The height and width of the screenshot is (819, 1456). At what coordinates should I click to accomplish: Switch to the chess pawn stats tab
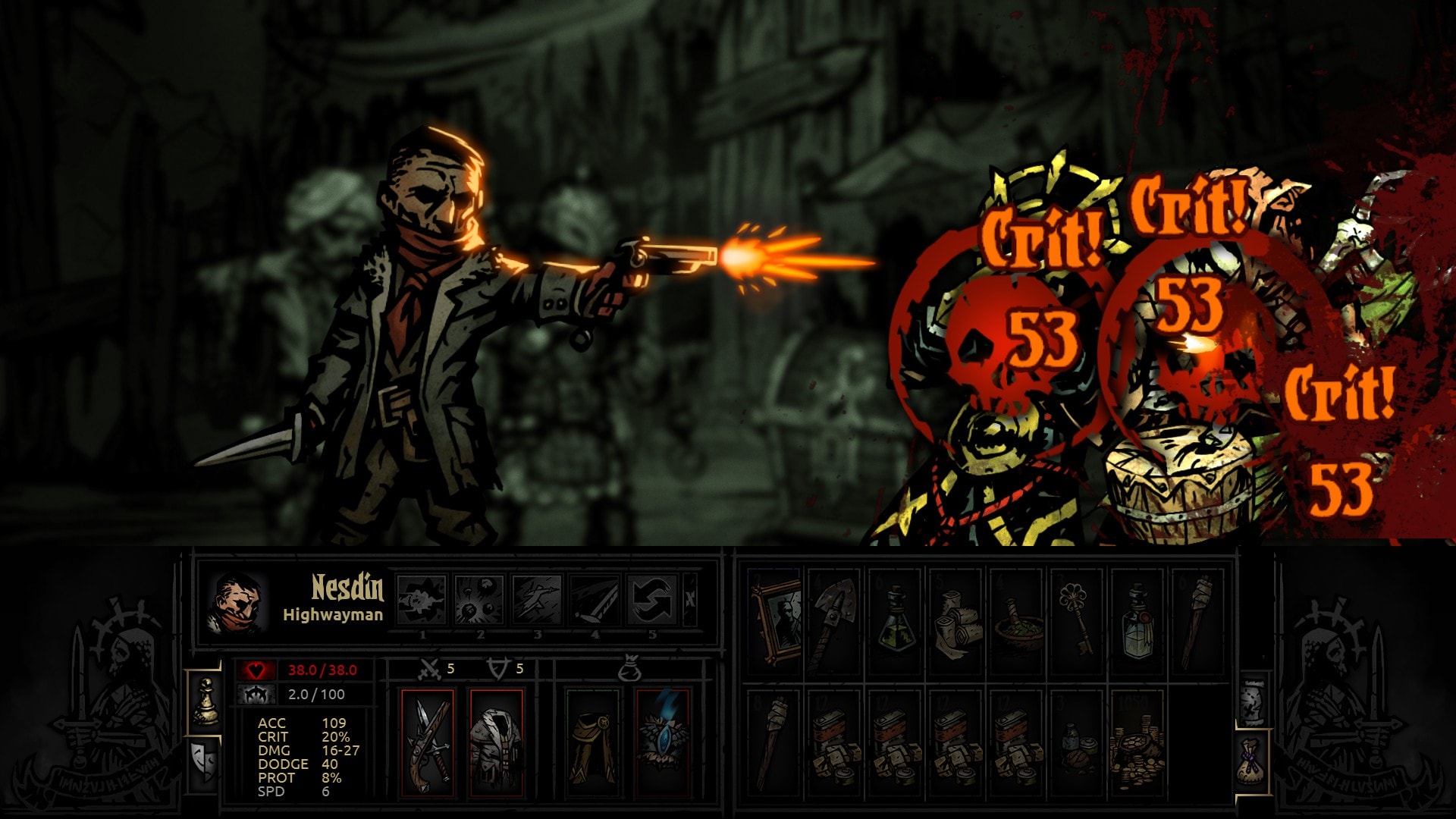[205, 701]
